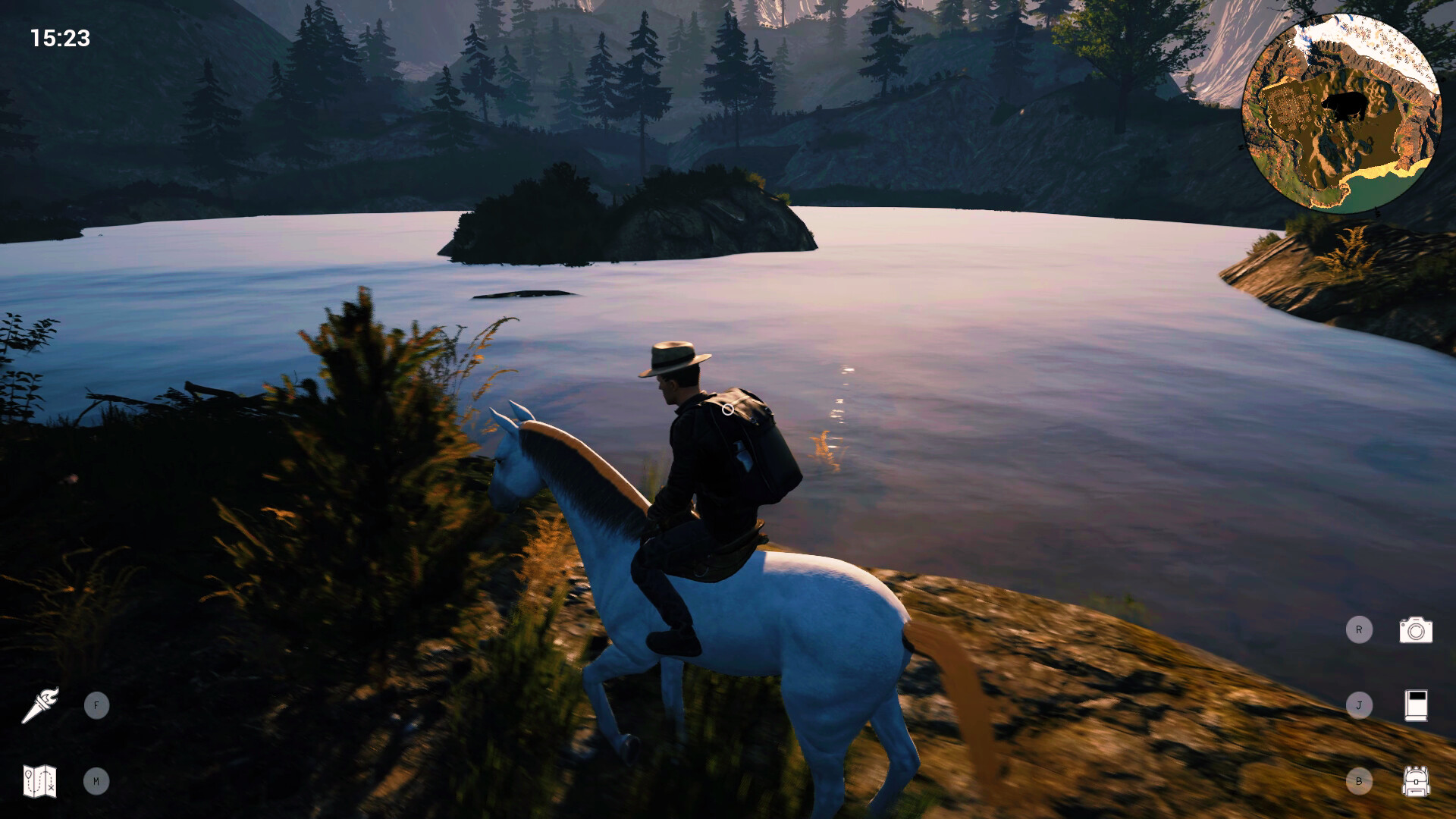Open the map using the folded map icon
This screenshot has height=819, width=1456.
coord(39,781)
